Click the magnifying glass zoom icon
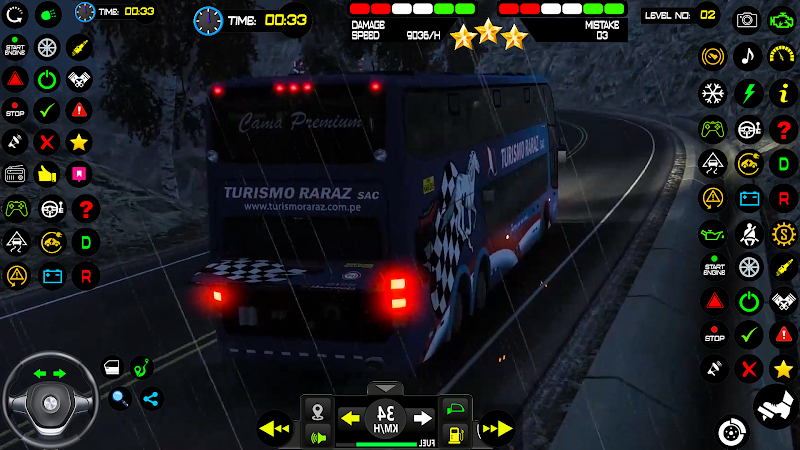 pyautogui.click(x=120, y=399)
